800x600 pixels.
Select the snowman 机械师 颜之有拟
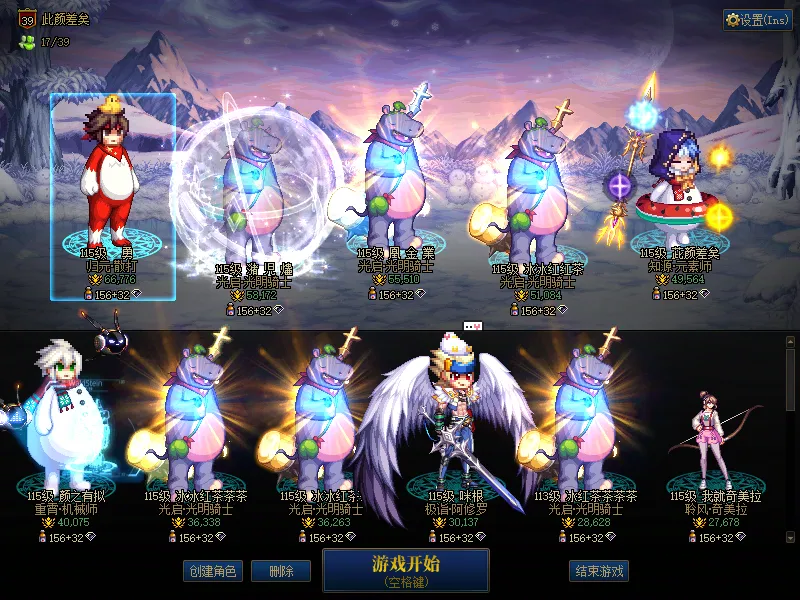[x=60, y=420]
